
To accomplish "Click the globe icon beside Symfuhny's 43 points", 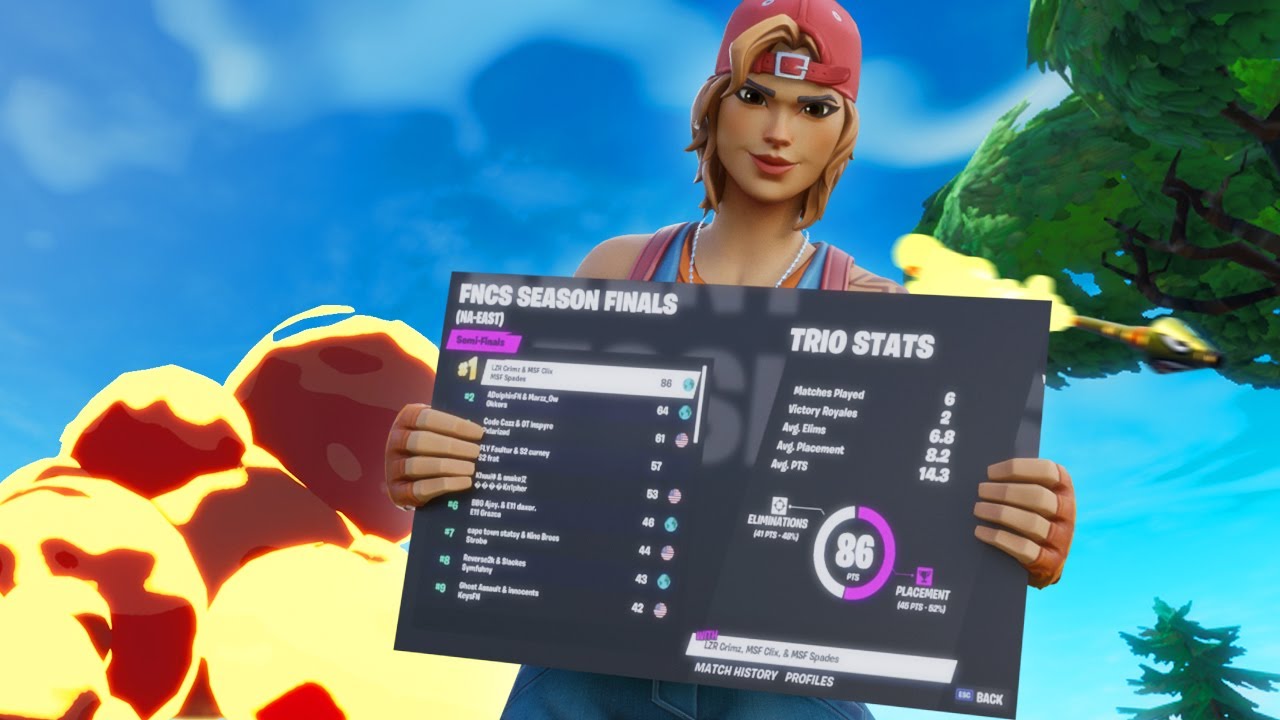I will pos(664,580).
